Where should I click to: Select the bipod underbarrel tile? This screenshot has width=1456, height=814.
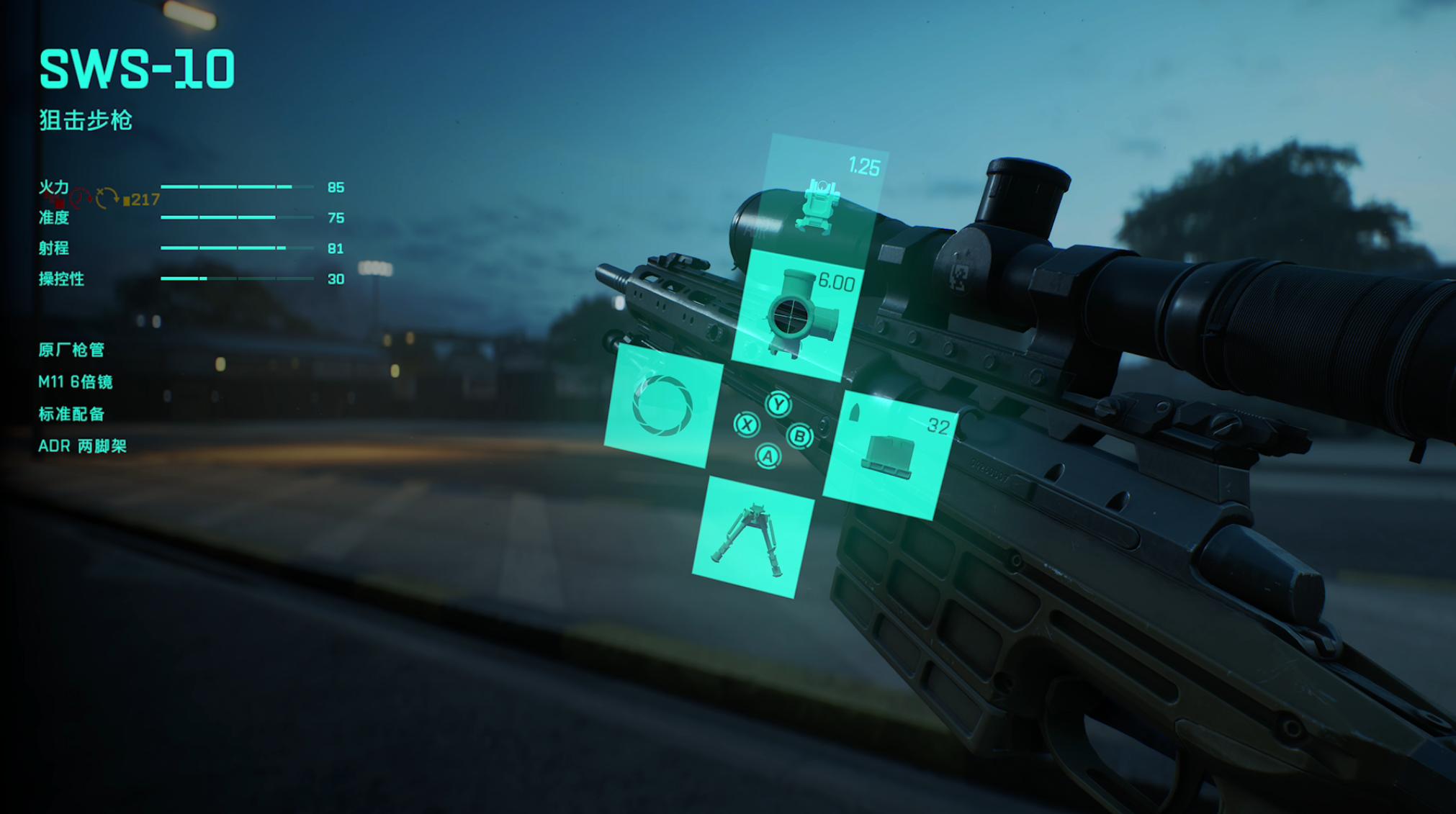coord(752,537)
